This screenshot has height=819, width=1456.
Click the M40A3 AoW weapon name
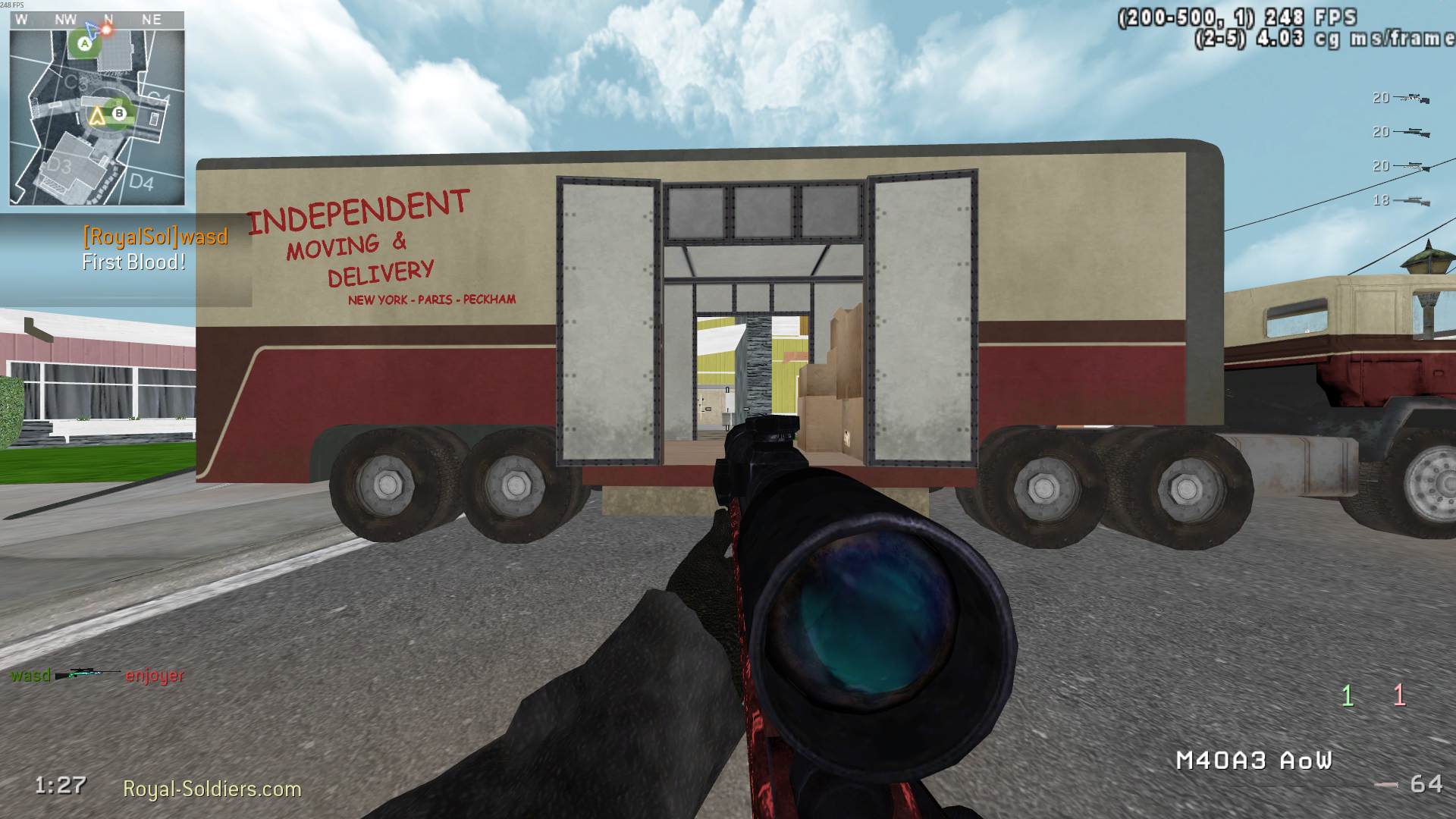click(1253, 761)
